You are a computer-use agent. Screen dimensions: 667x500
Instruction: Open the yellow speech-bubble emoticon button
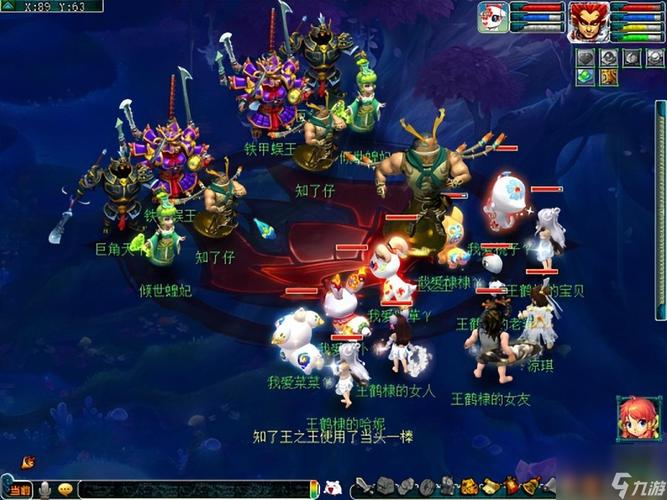coord(66,490)
